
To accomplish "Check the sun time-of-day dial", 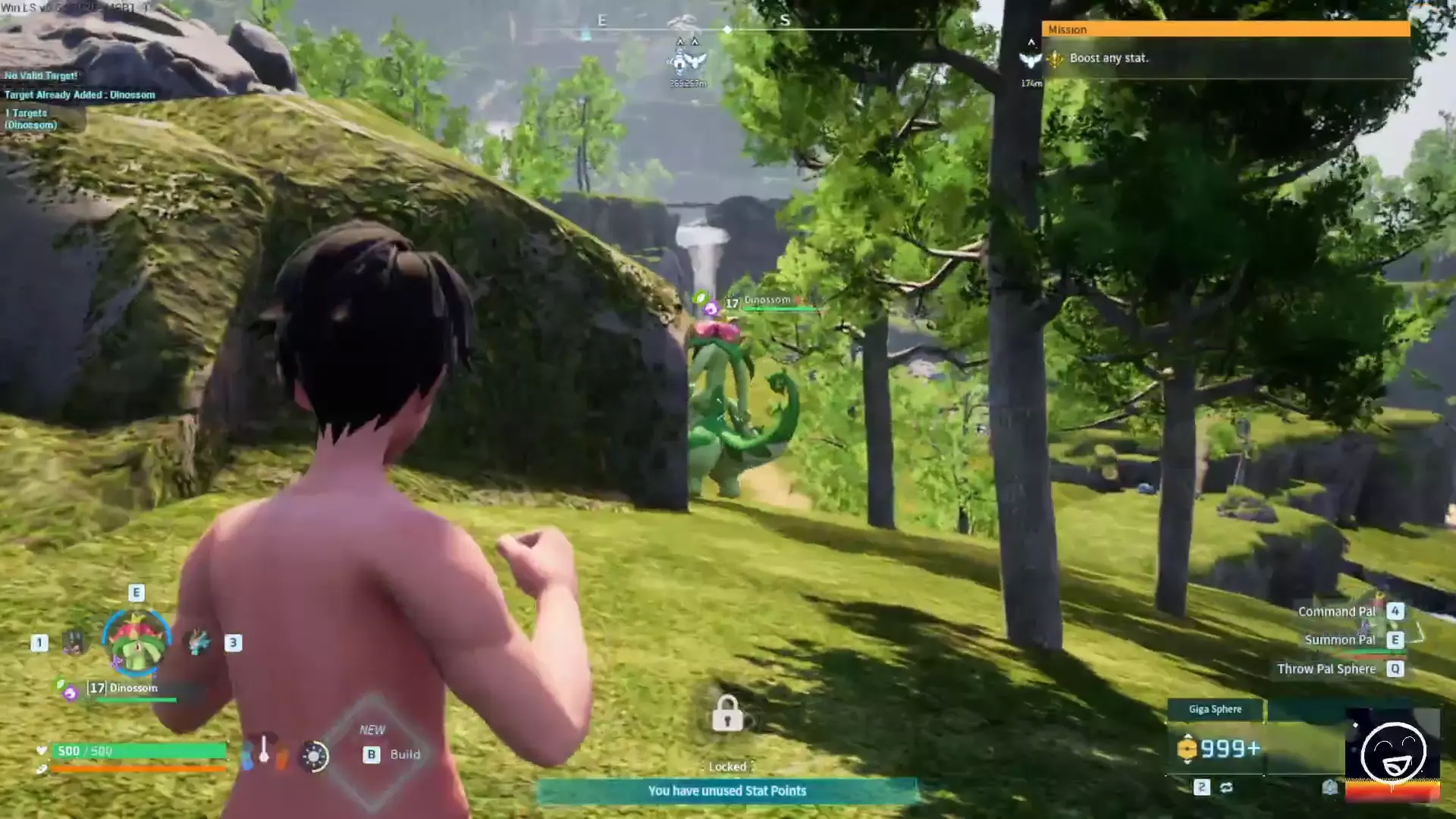I will coord(314,755).
